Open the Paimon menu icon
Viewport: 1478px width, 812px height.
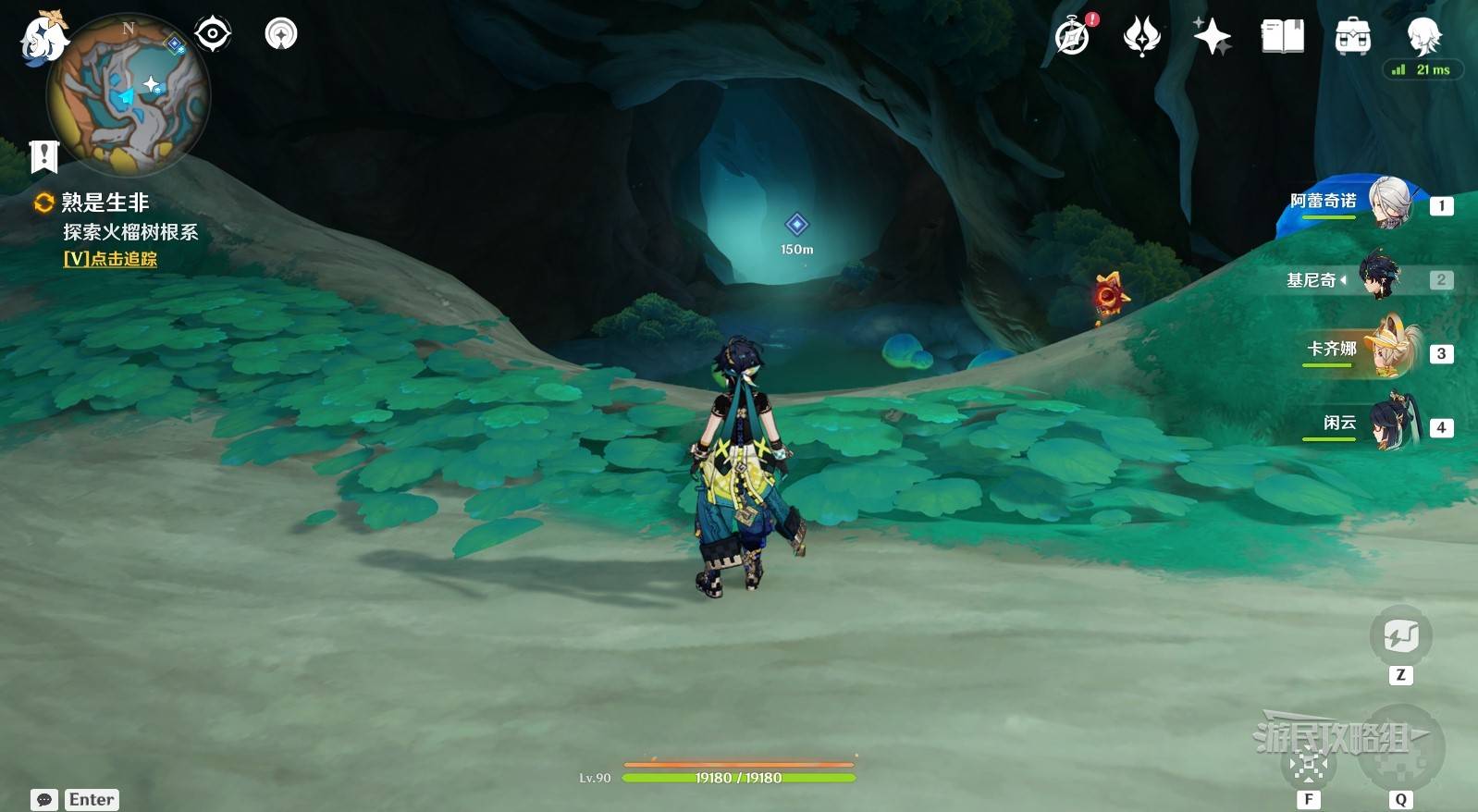42,39
